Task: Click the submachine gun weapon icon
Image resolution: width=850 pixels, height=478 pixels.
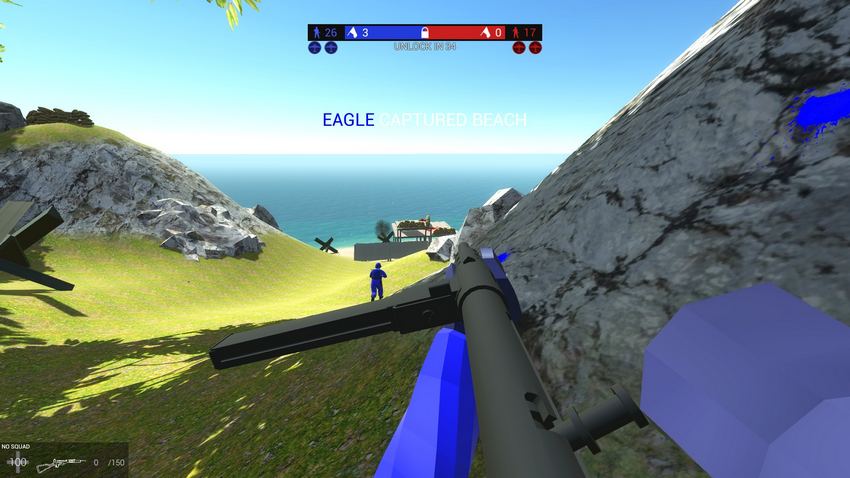Action: click(x=60, y=464)
